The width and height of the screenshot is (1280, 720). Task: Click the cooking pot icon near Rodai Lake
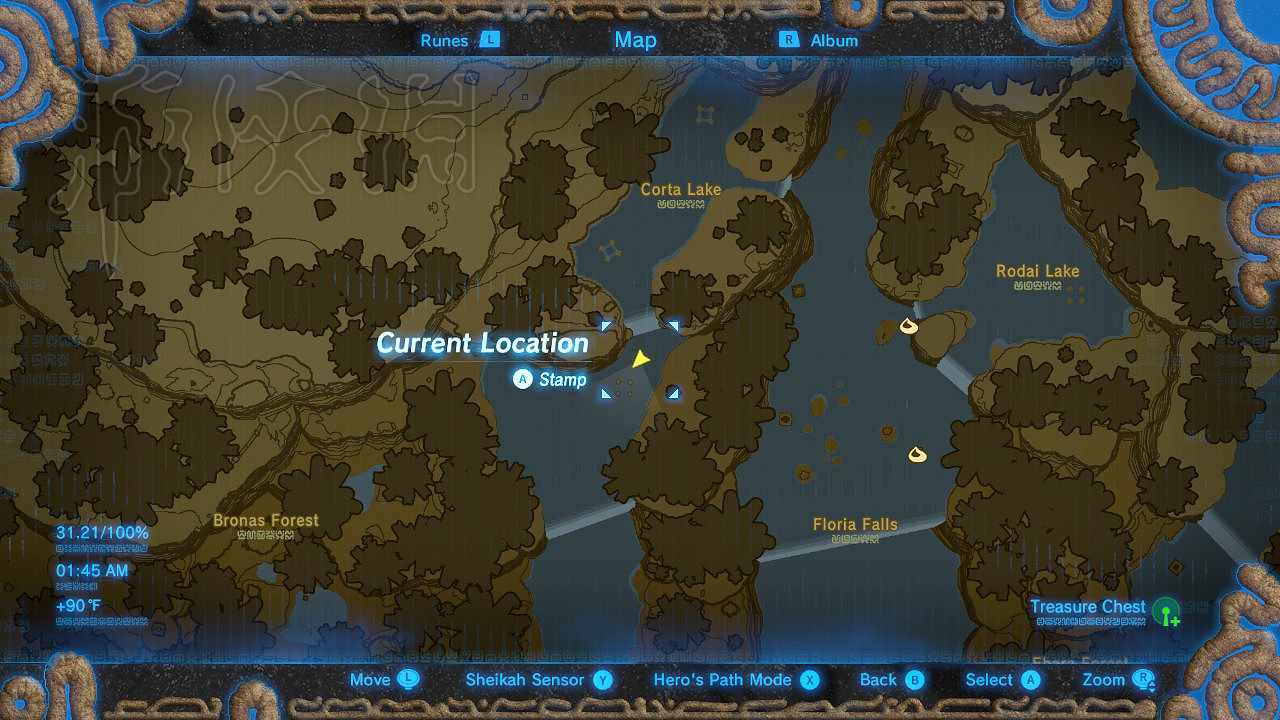click(x=908, y=324)
